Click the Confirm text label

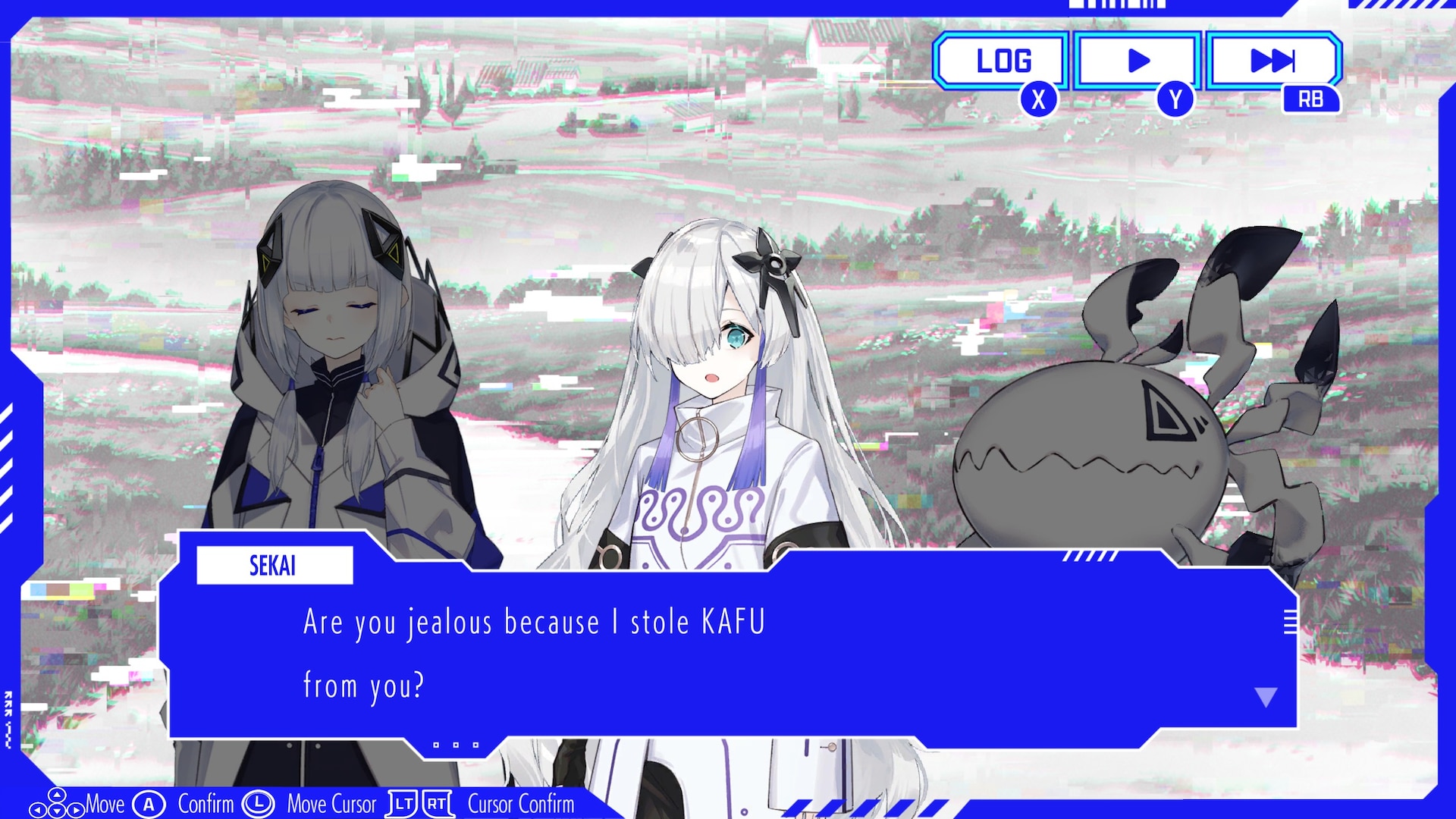205,804
